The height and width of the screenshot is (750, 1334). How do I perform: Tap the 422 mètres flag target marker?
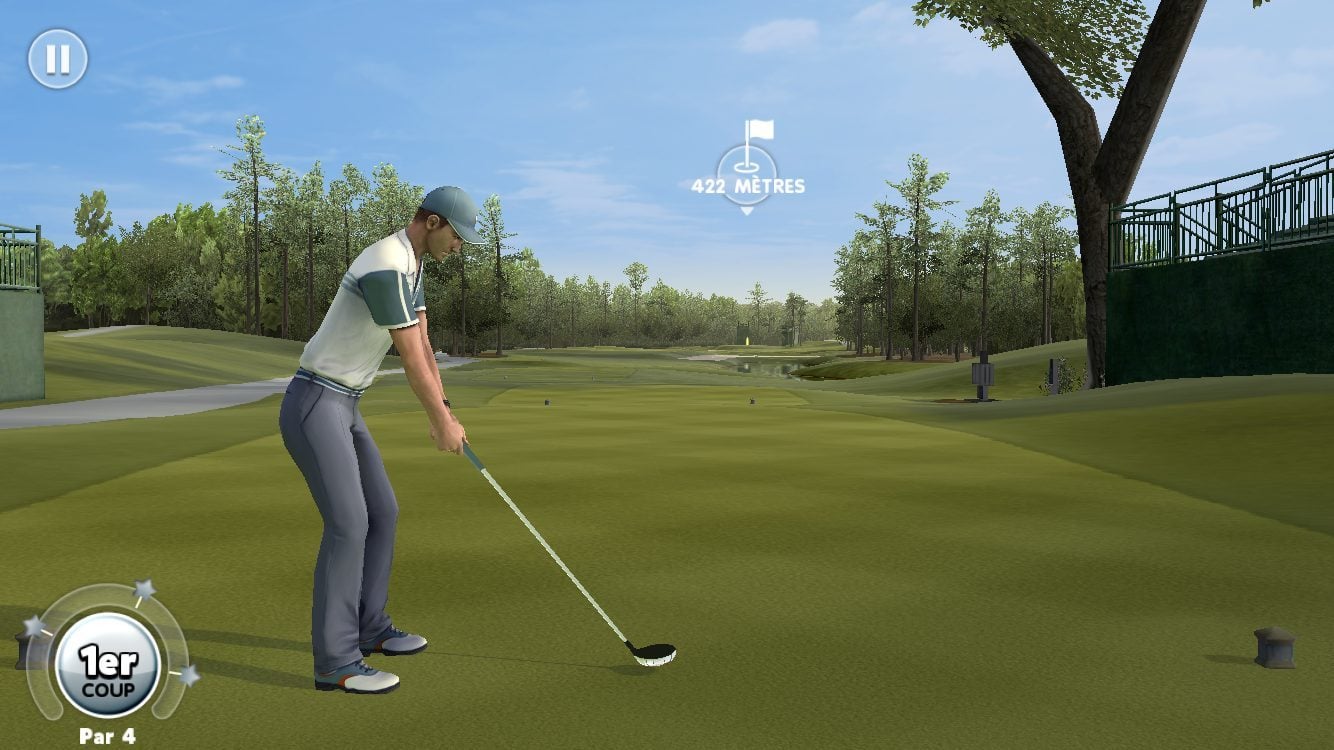[x=747, y=168]
